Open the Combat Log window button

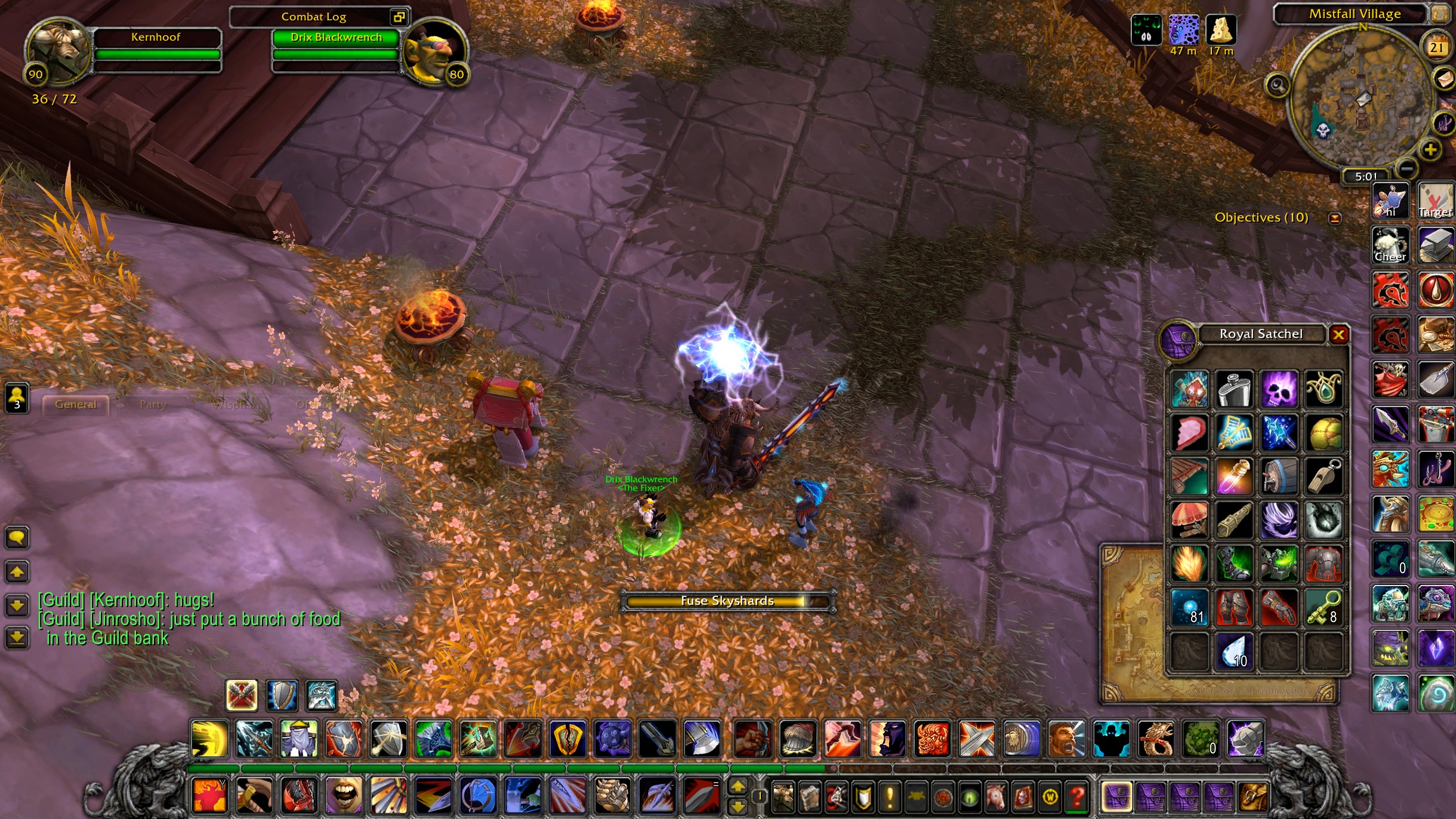[x=398, y=17]
